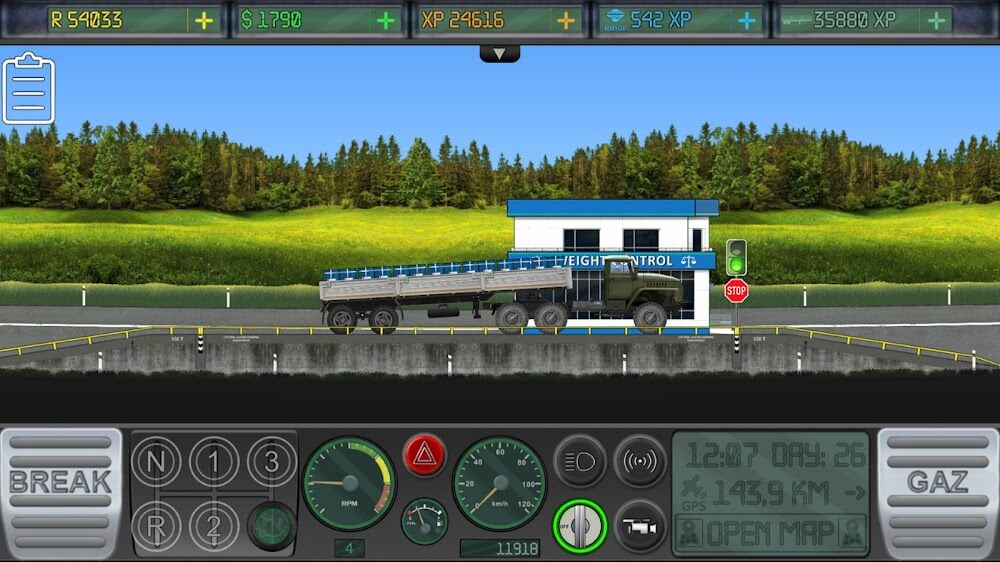This screenshot has height=562, width=1000.
Task: Toggle the truck headlights
Action: [580, 461]
